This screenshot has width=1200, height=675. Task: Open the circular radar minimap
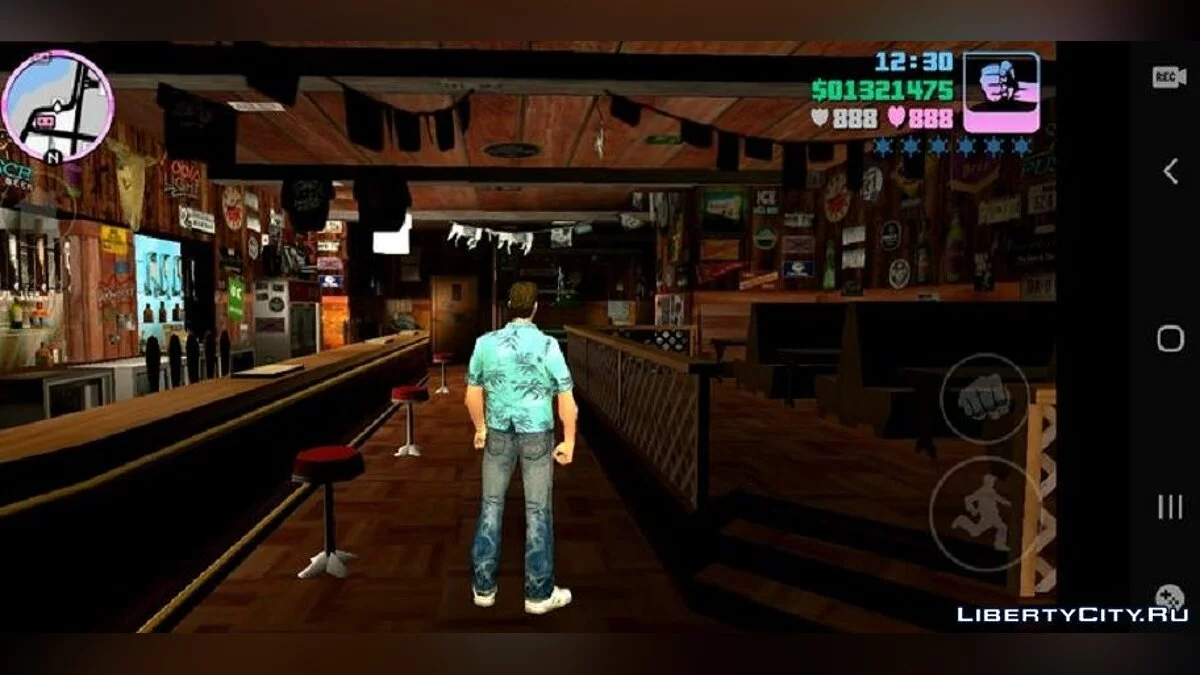(57, 106)
